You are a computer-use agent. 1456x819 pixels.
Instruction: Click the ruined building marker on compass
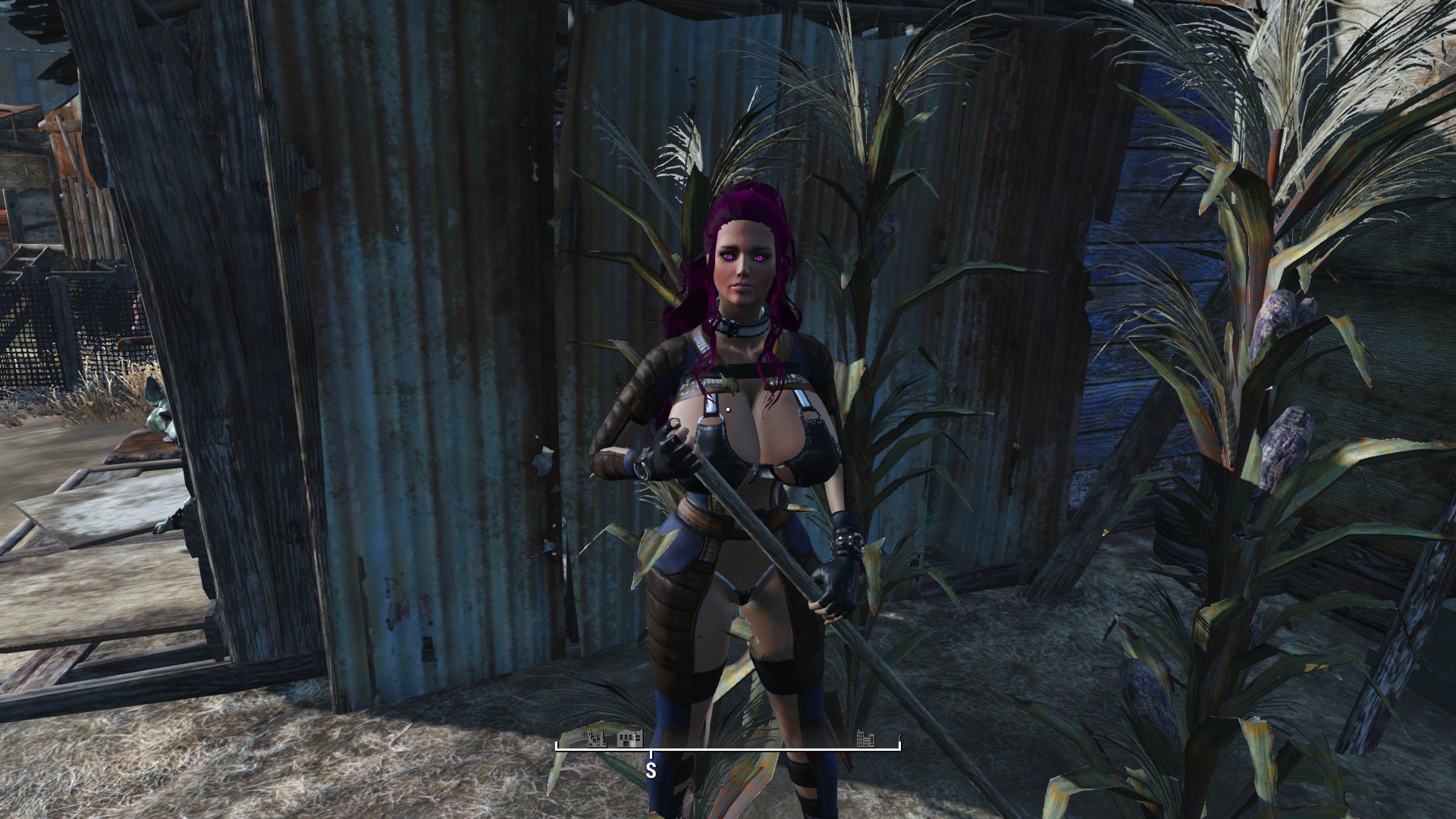[x=597, y=738]
